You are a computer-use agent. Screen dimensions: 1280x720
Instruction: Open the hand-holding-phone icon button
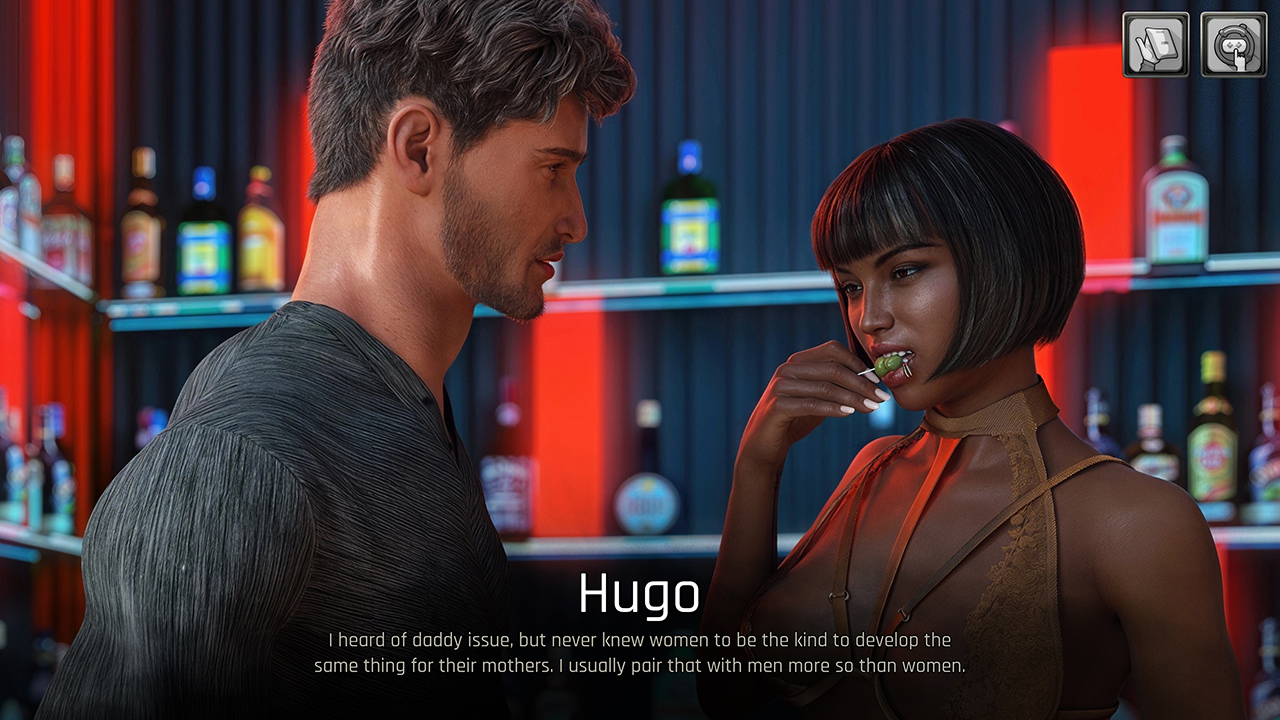click(1155, 45)
